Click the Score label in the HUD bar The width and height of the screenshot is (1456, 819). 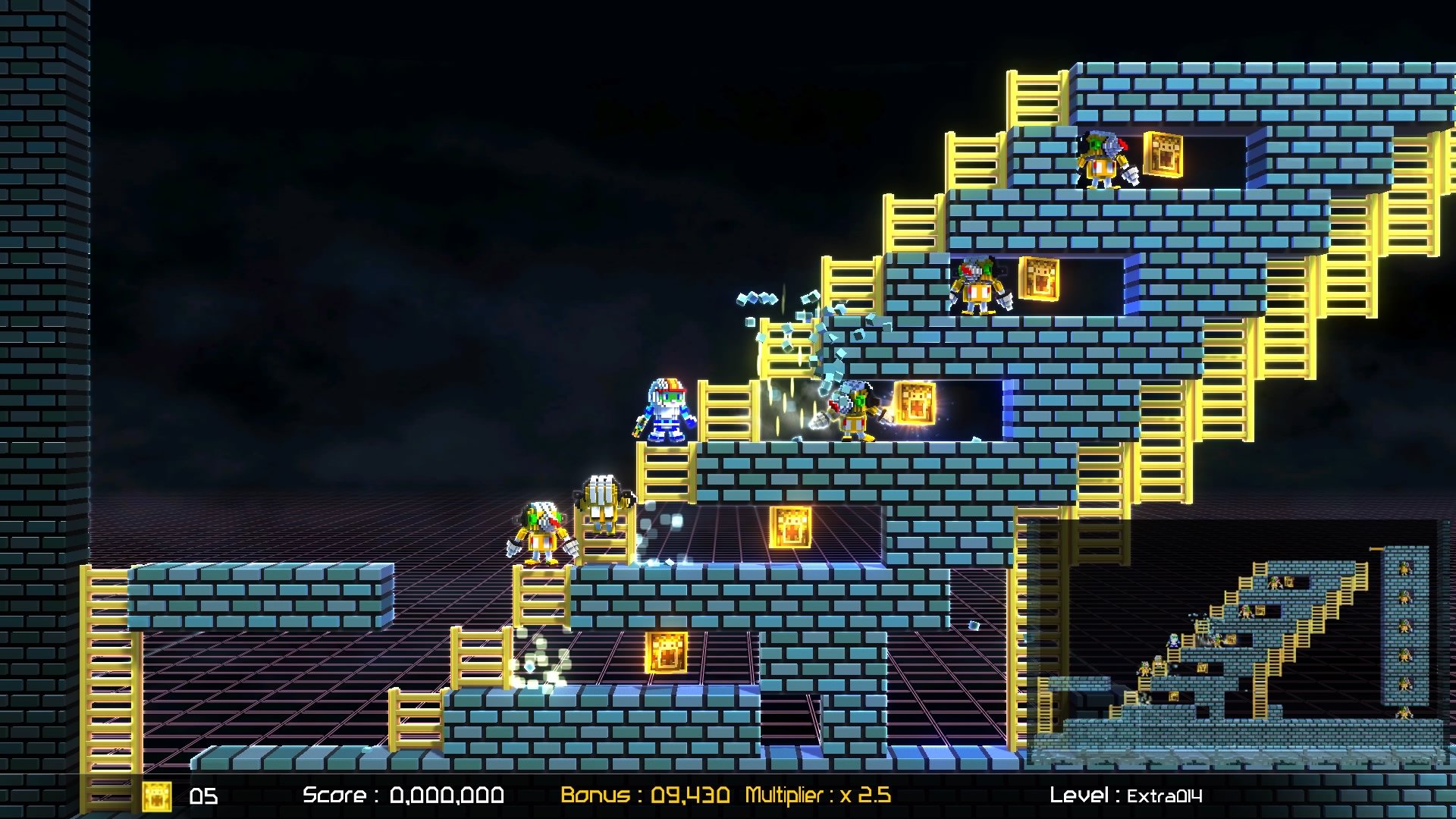coord(337,795)
